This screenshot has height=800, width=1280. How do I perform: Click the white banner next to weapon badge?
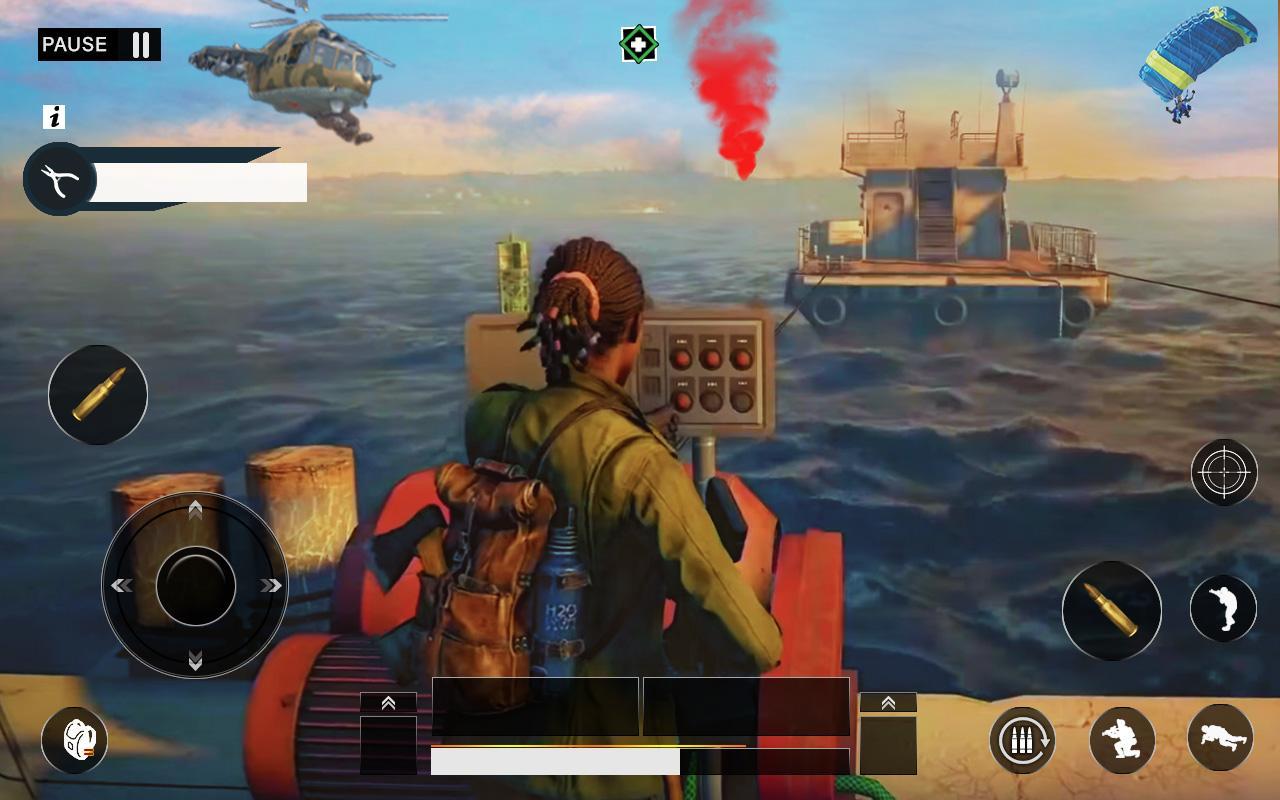click(x=198, y=182)
